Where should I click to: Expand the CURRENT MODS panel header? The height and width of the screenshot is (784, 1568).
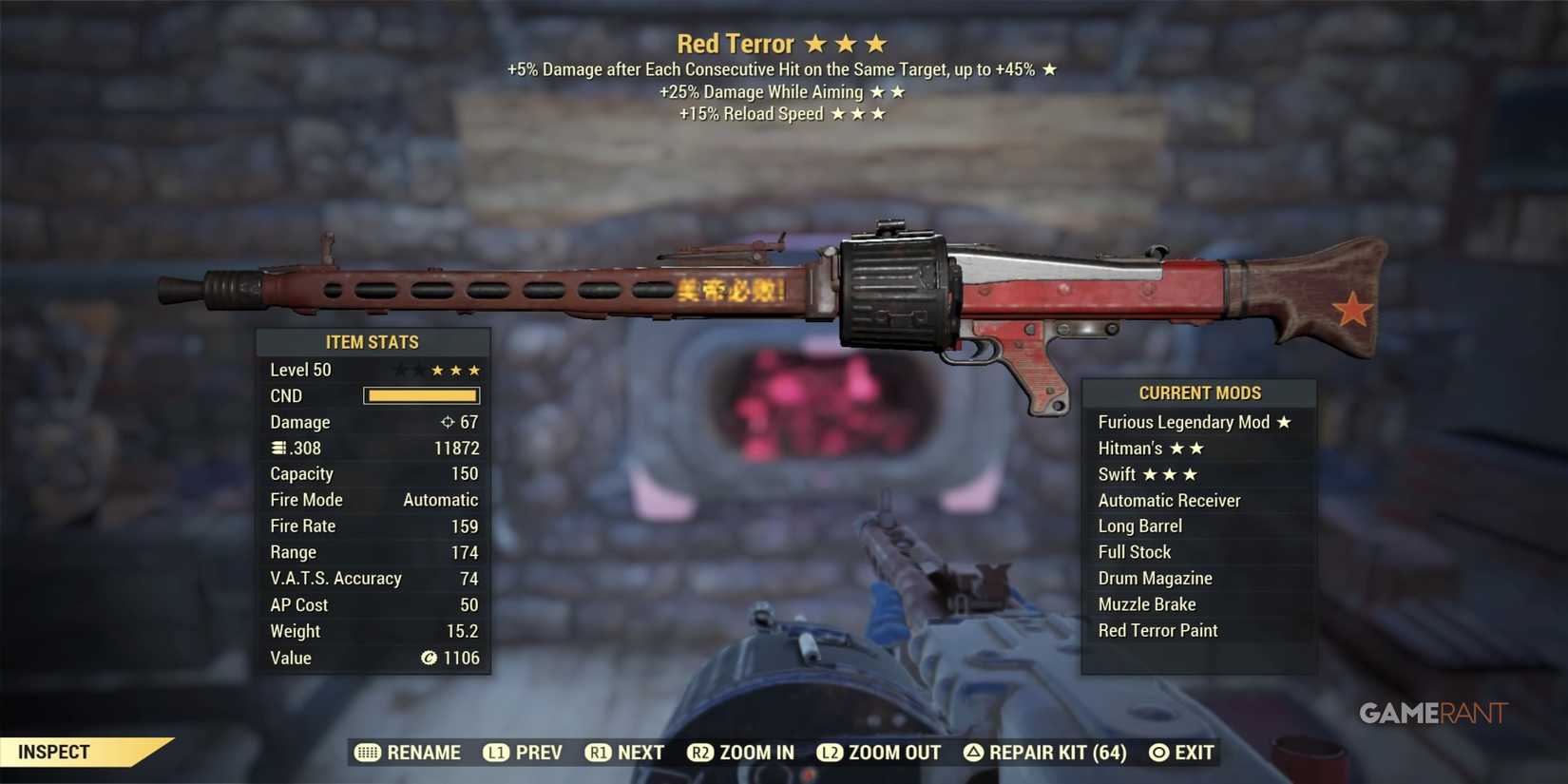(x=1199, y=392)
